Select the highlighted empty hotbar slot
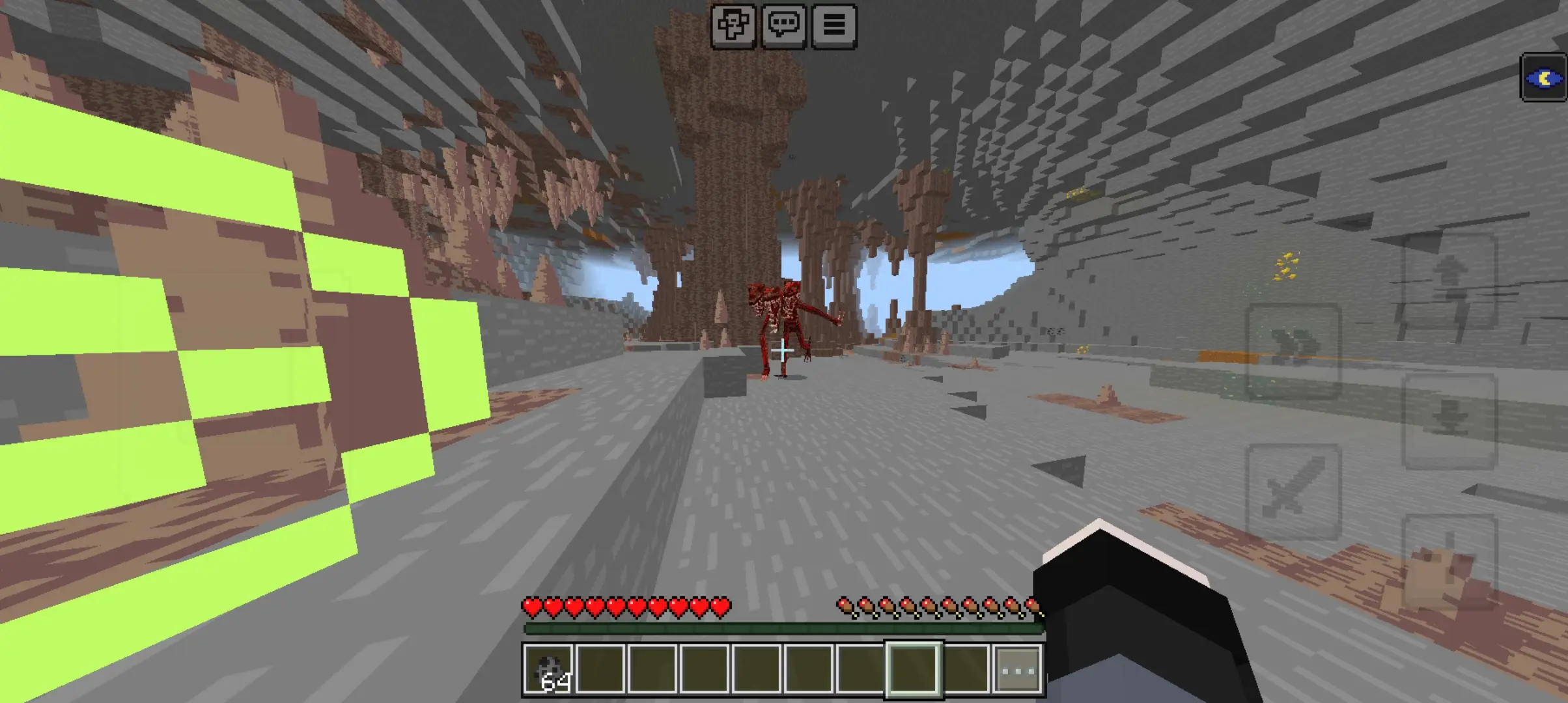The width and height of the screenshot is (1568, 703). [x=913, y=670]
